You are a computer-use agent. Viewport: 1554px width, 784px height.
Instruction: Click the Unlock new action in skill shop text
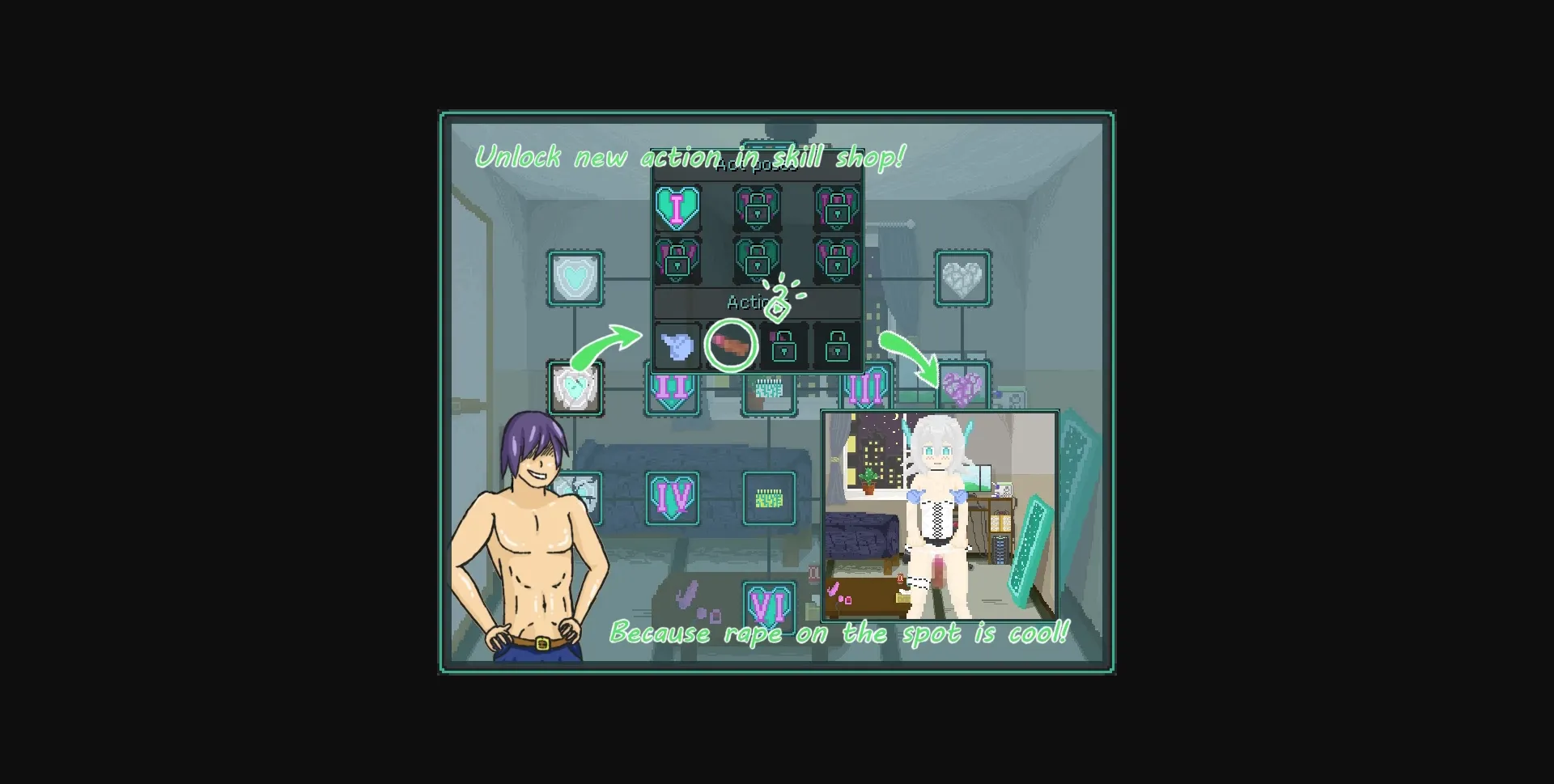click(x=690, y=156)
